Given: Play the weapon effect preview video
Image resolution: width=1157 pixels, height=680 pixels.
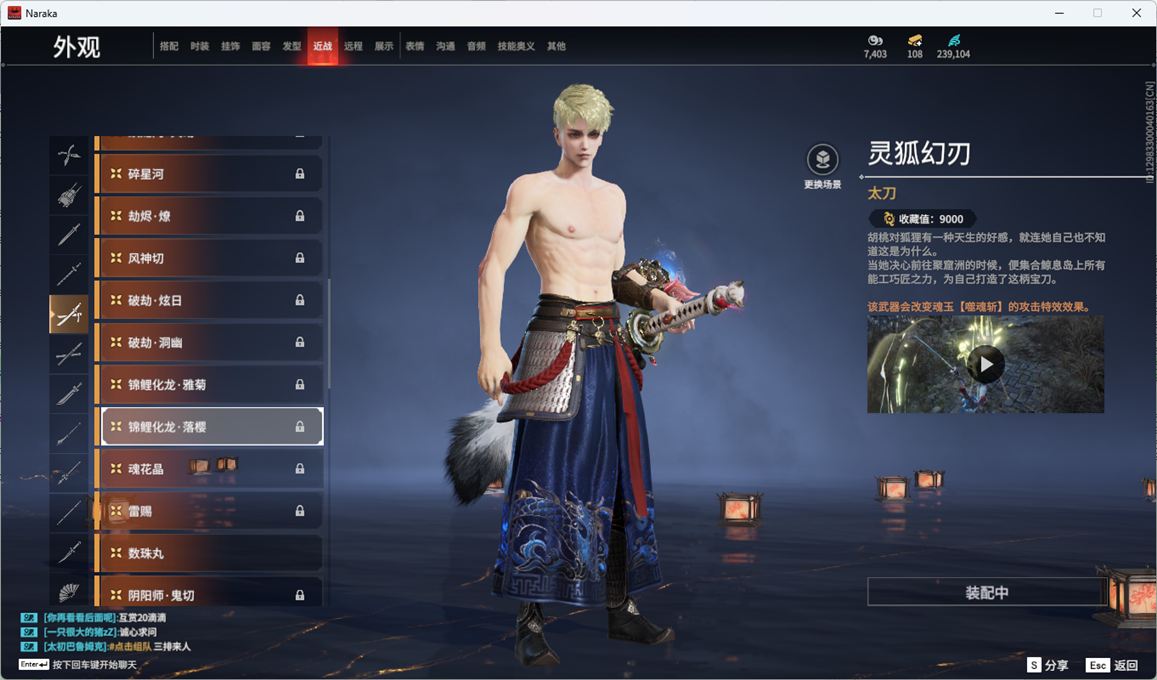Looking at the screenshot, I should [985, 364].
